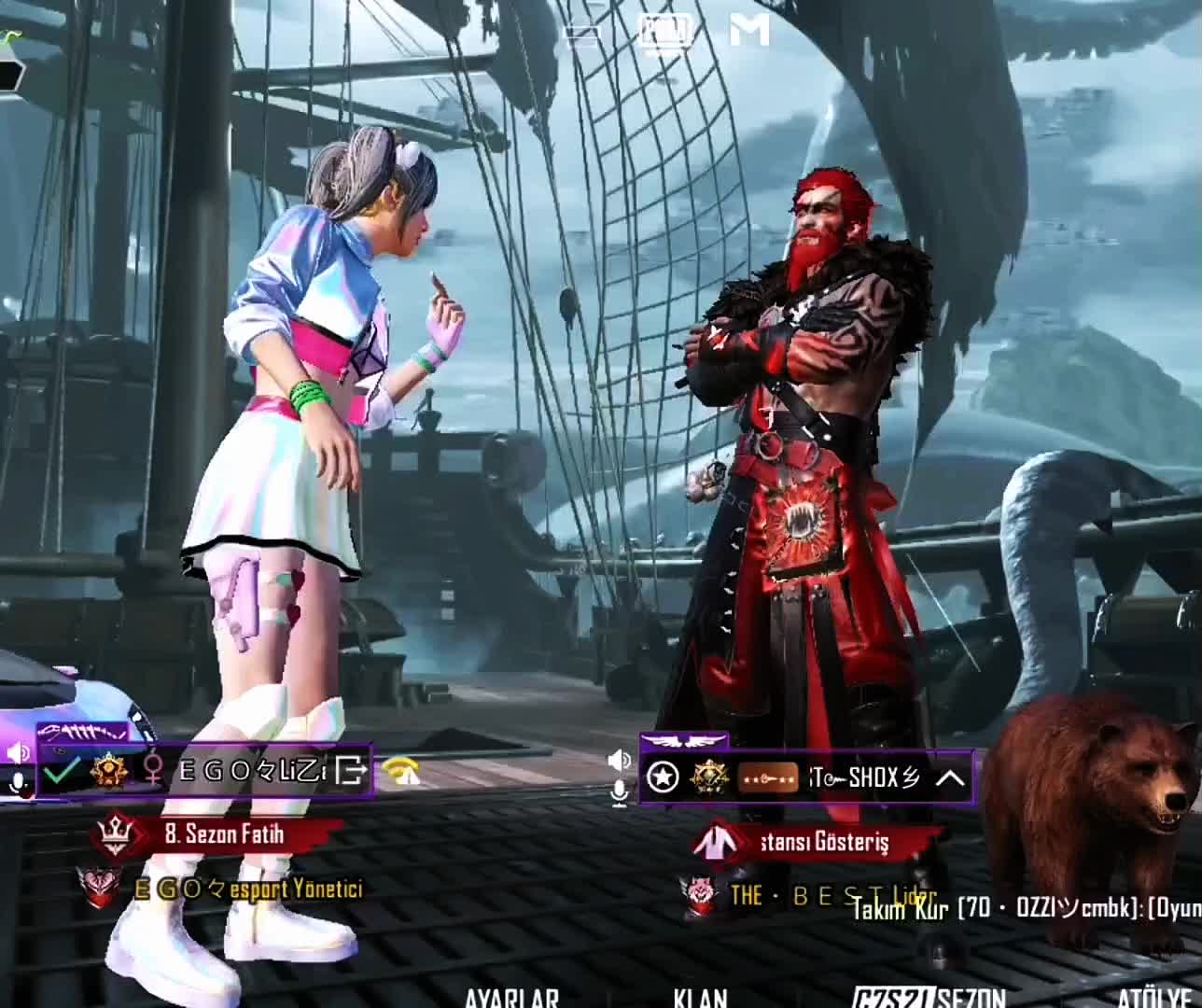This screenshot has width=1202, height=1008.
Task: Expand the SHOX player options arrow
Action: click(x=949, y=777)
